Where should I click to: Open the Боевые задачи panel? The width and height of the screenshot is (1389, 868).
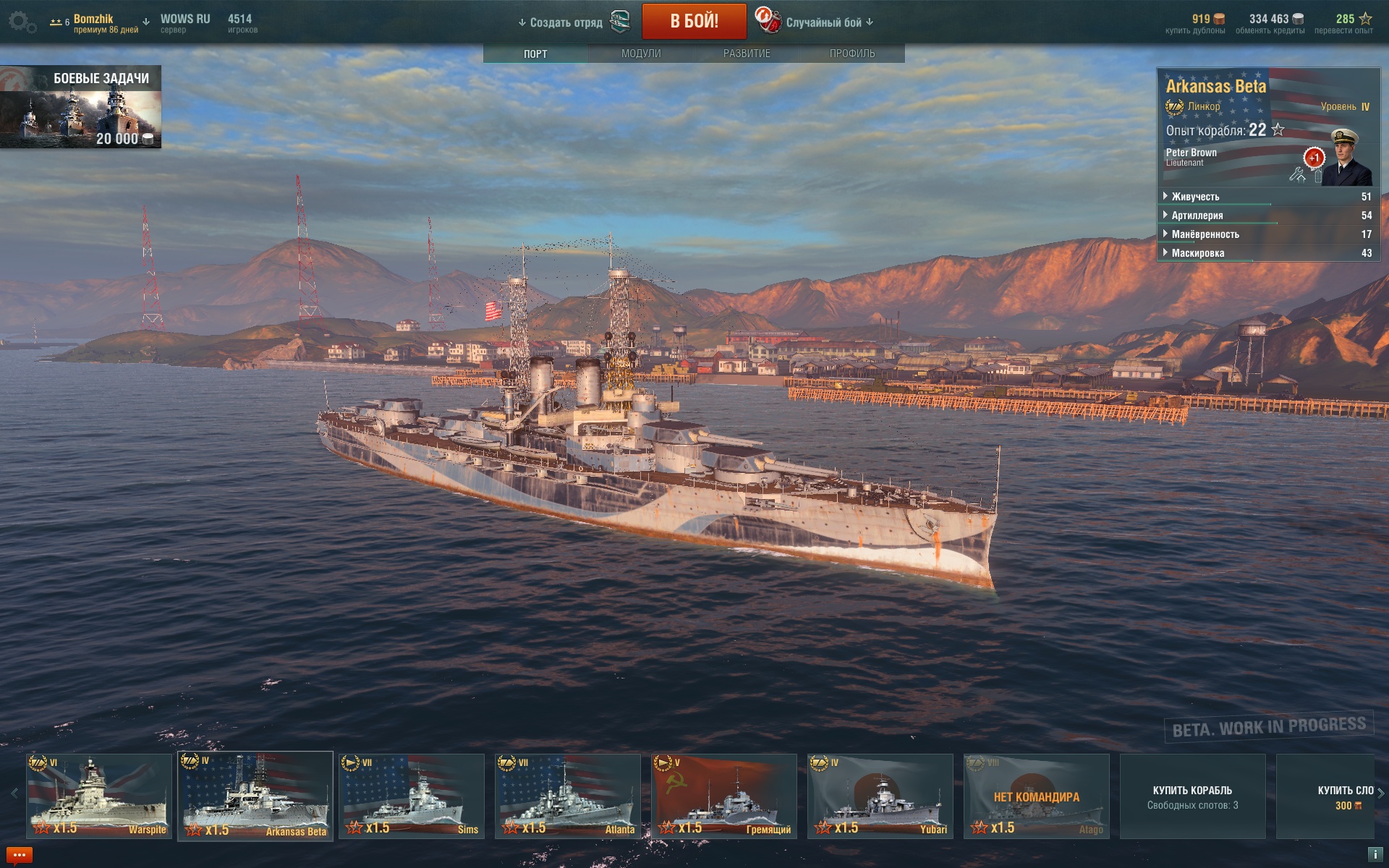pos(80,107)
